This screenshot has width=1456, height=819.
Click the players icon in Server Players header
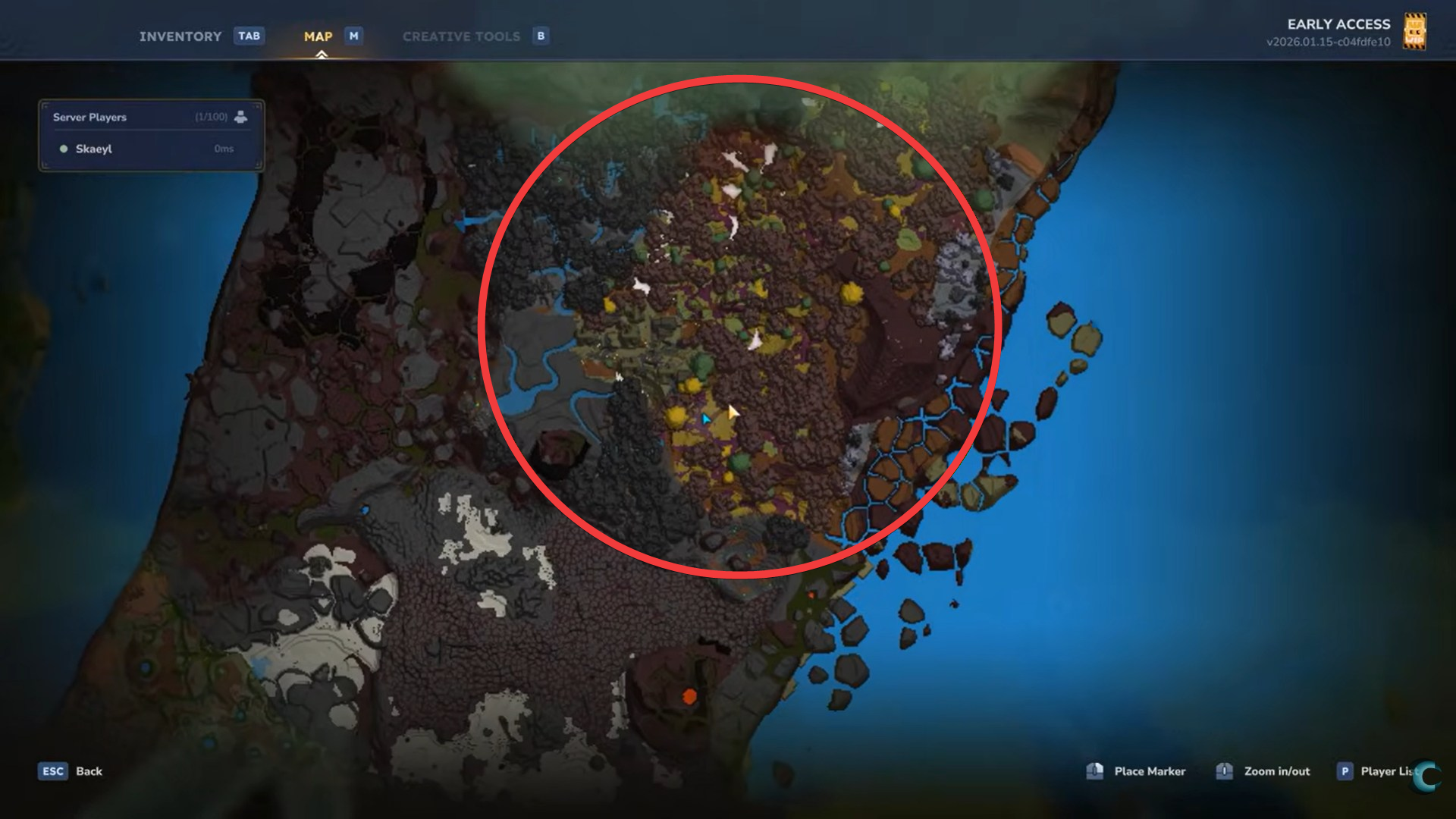241,118
